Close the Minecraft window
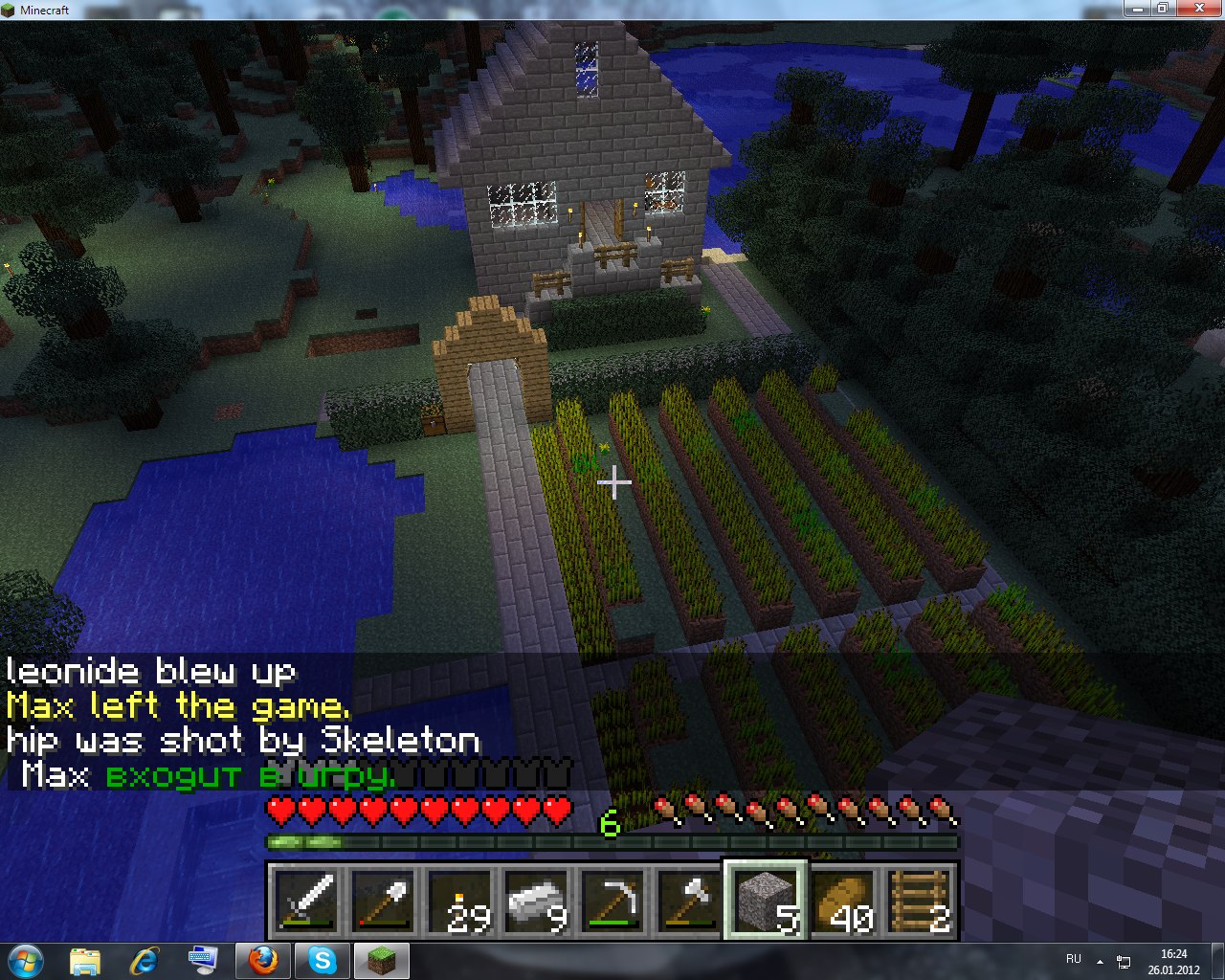Image resolution: width=1225 pixels, height=980 pixels. pyautogui.click(x=1197, y=9)
